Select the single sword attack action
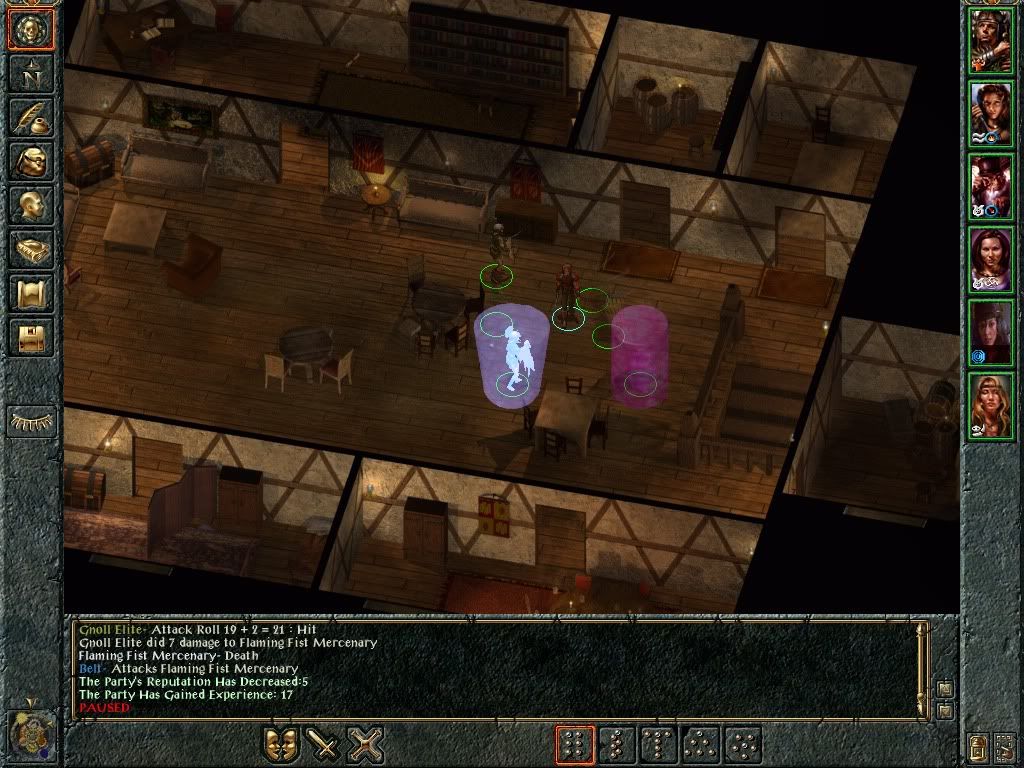Image resolution: width=1024 pixels, height=768 pixels. tap(323, 745)
